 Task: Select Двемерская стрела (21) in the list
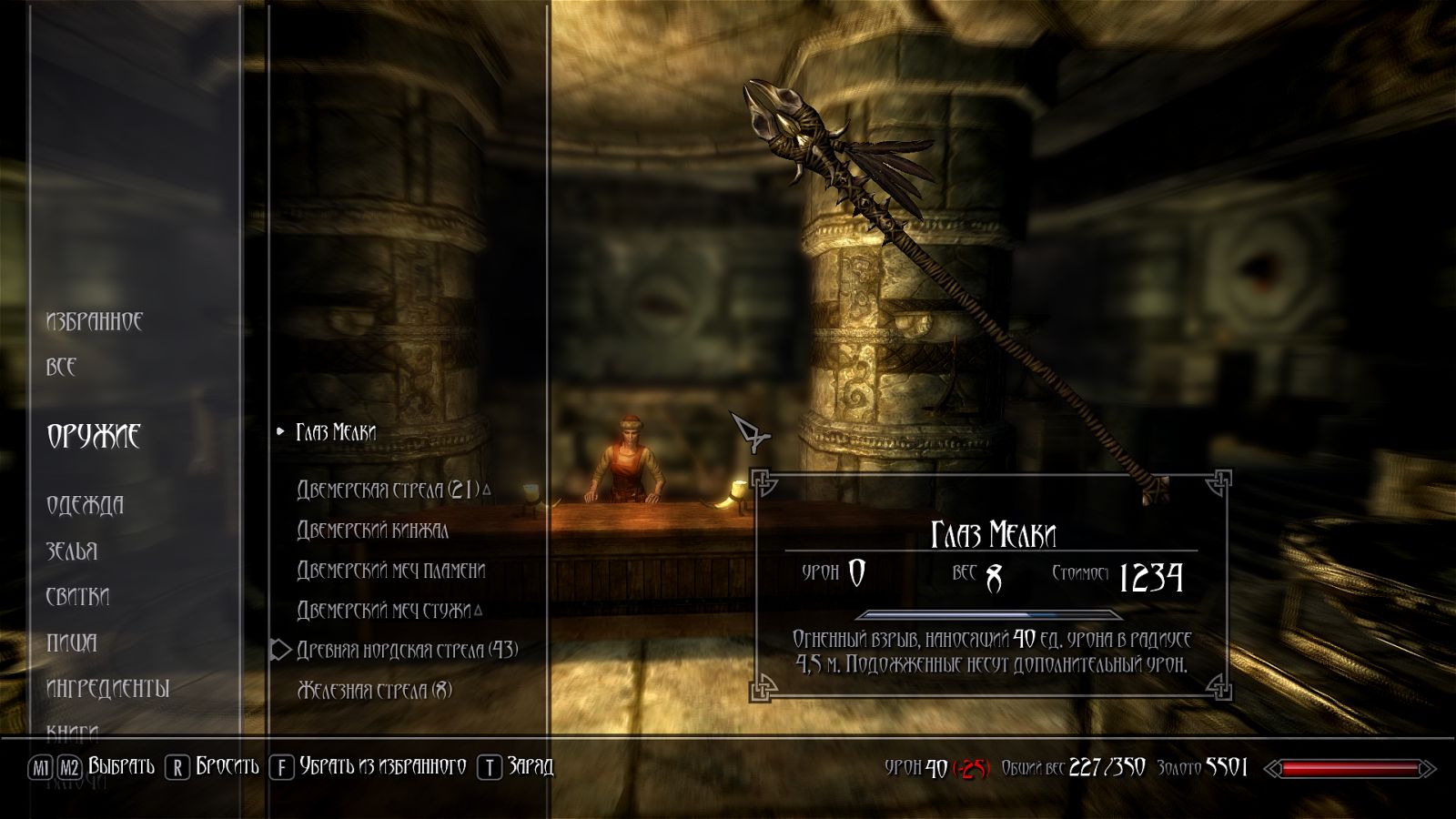tap(388, 490)
